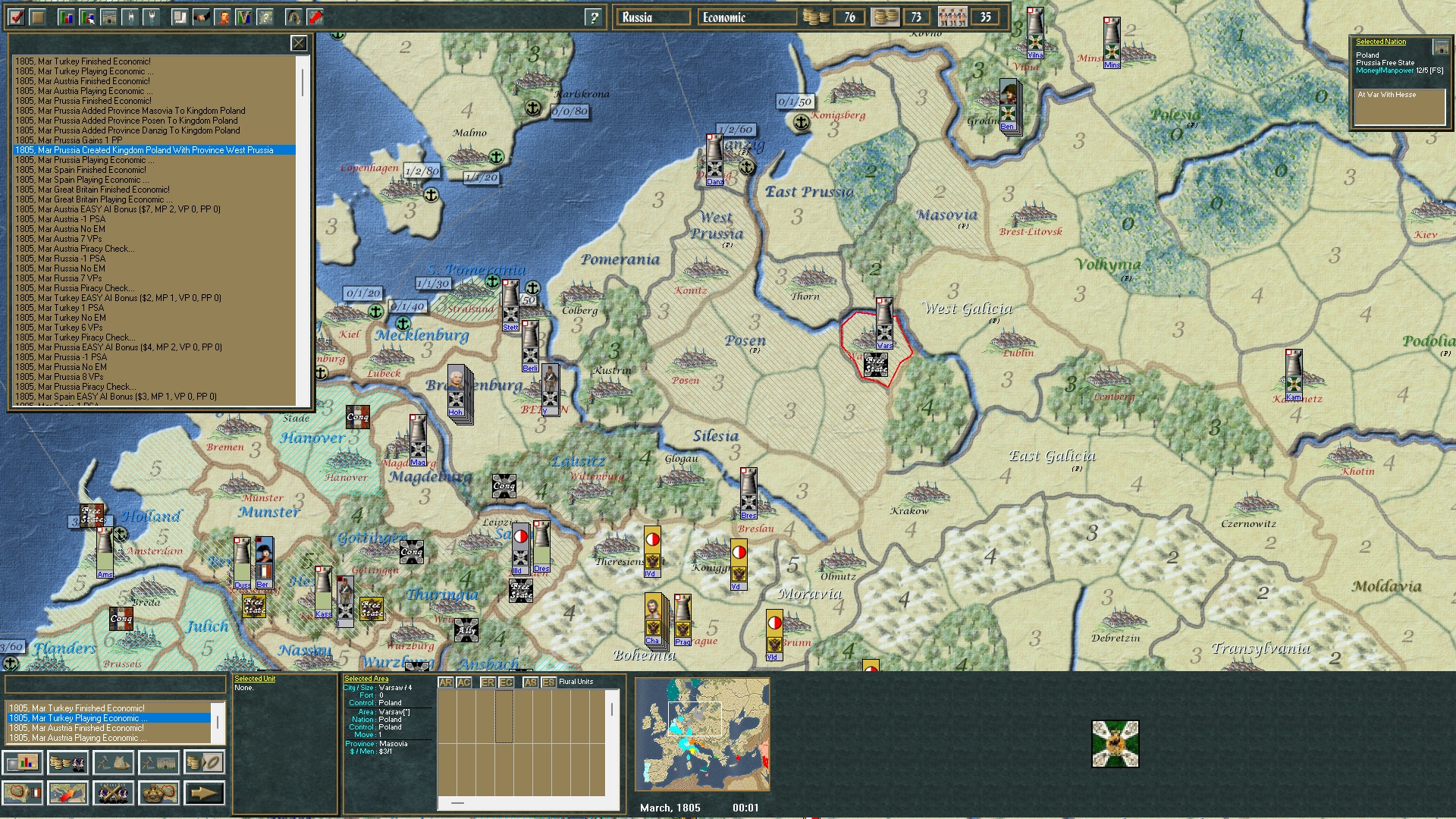Screen dimensions: 1456x819
Task: Open the Economic phase selector field
Action: [746, 16]
